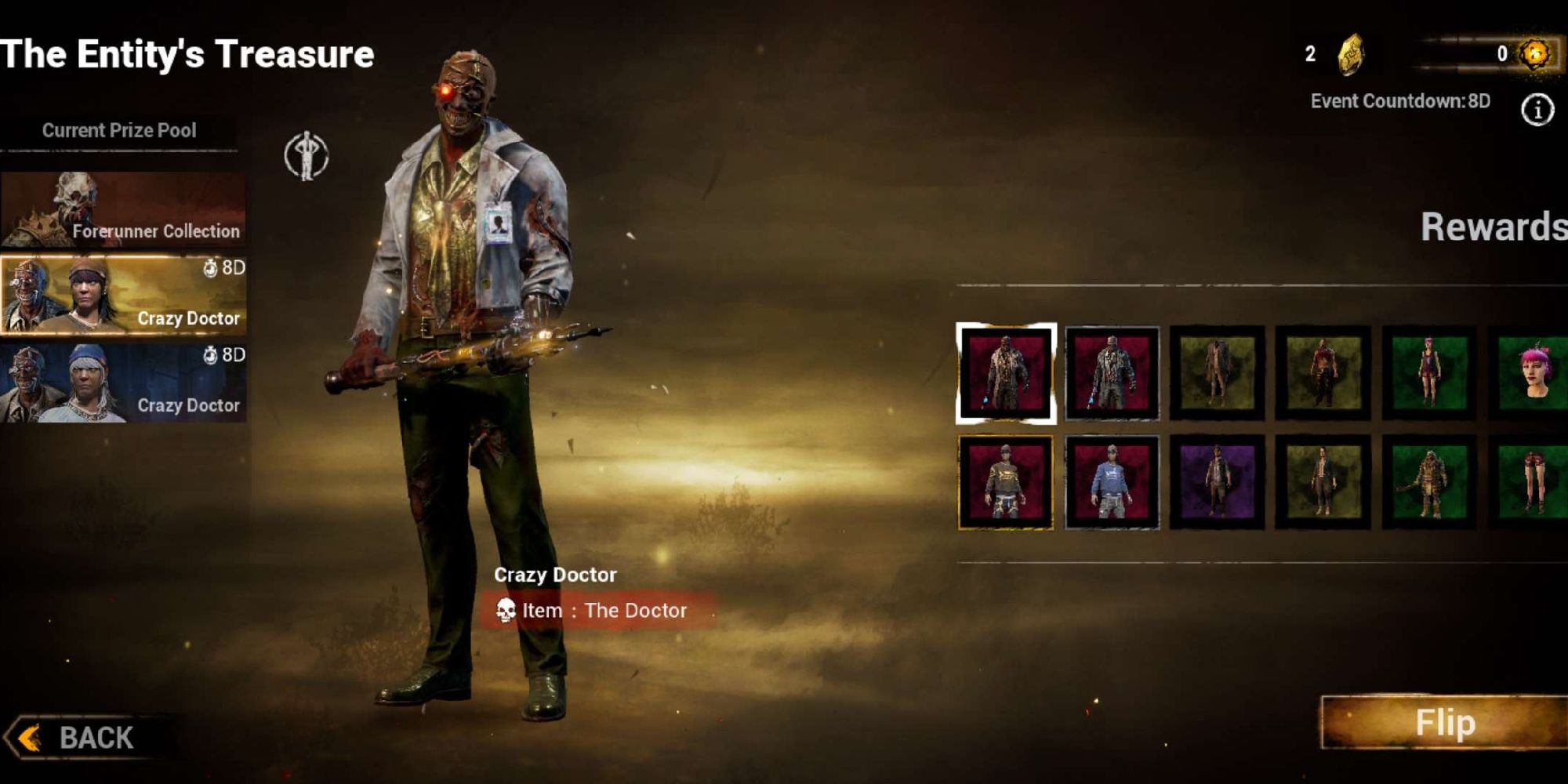Select the Forerunner Collection tab
Viewport: 1568px width, 784px height.
coord(122,208)
